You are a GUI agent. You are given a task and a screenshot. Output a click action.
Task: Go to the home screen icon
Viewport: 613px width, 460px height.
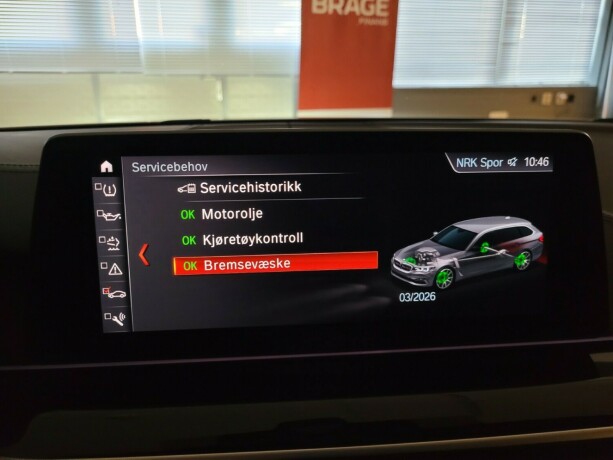click(106, 166)
